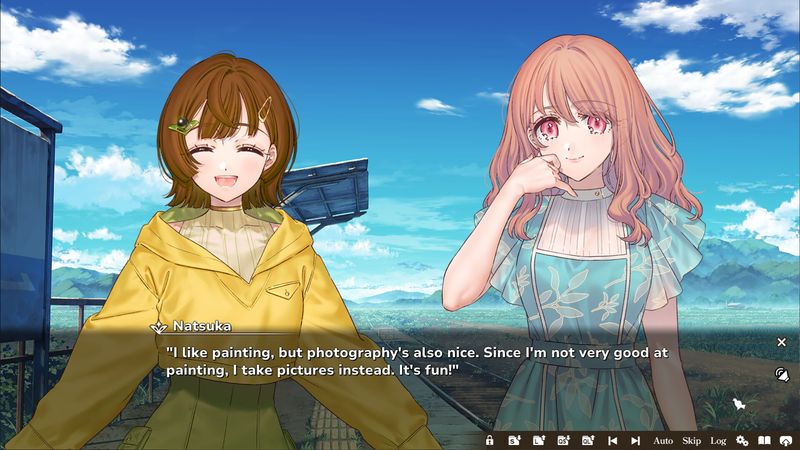800x450 pixels.
Task: Quick load with the QL icon
Action: coord(588,440)
